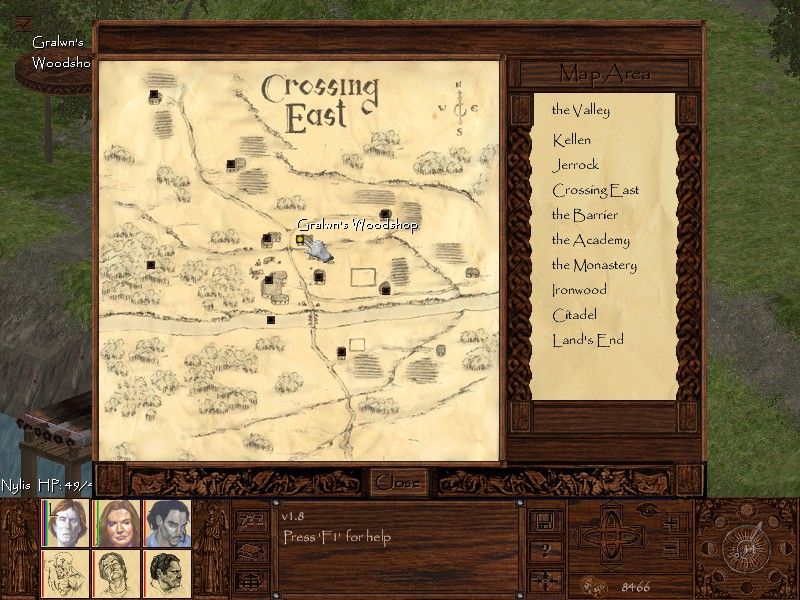Select the Valley map area
This screenshot has width=800, height=600.
pos(580,110)
